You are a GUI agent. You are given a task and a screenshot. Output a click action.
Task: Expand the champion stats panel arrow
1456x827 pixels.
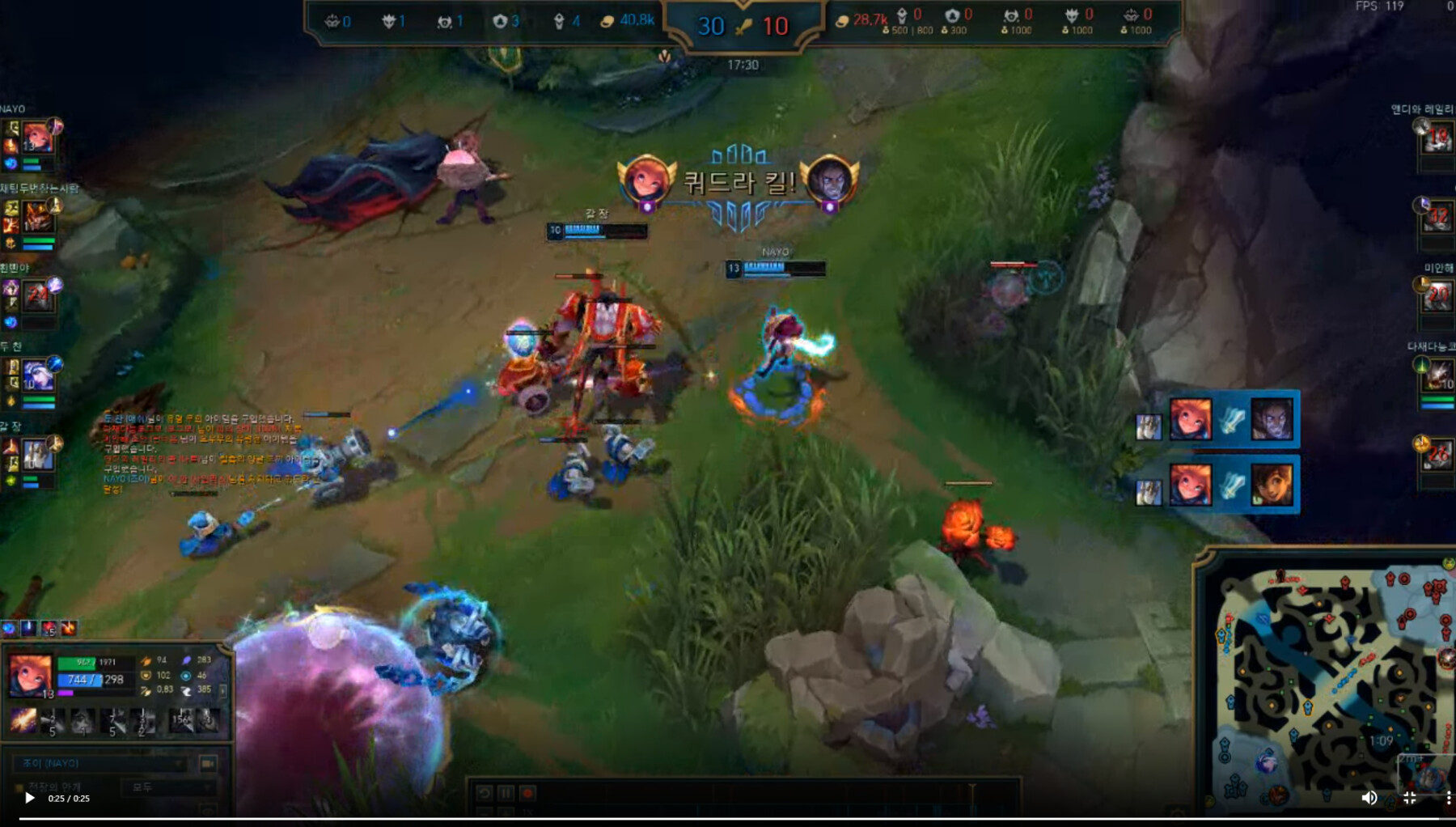(223, 690)
